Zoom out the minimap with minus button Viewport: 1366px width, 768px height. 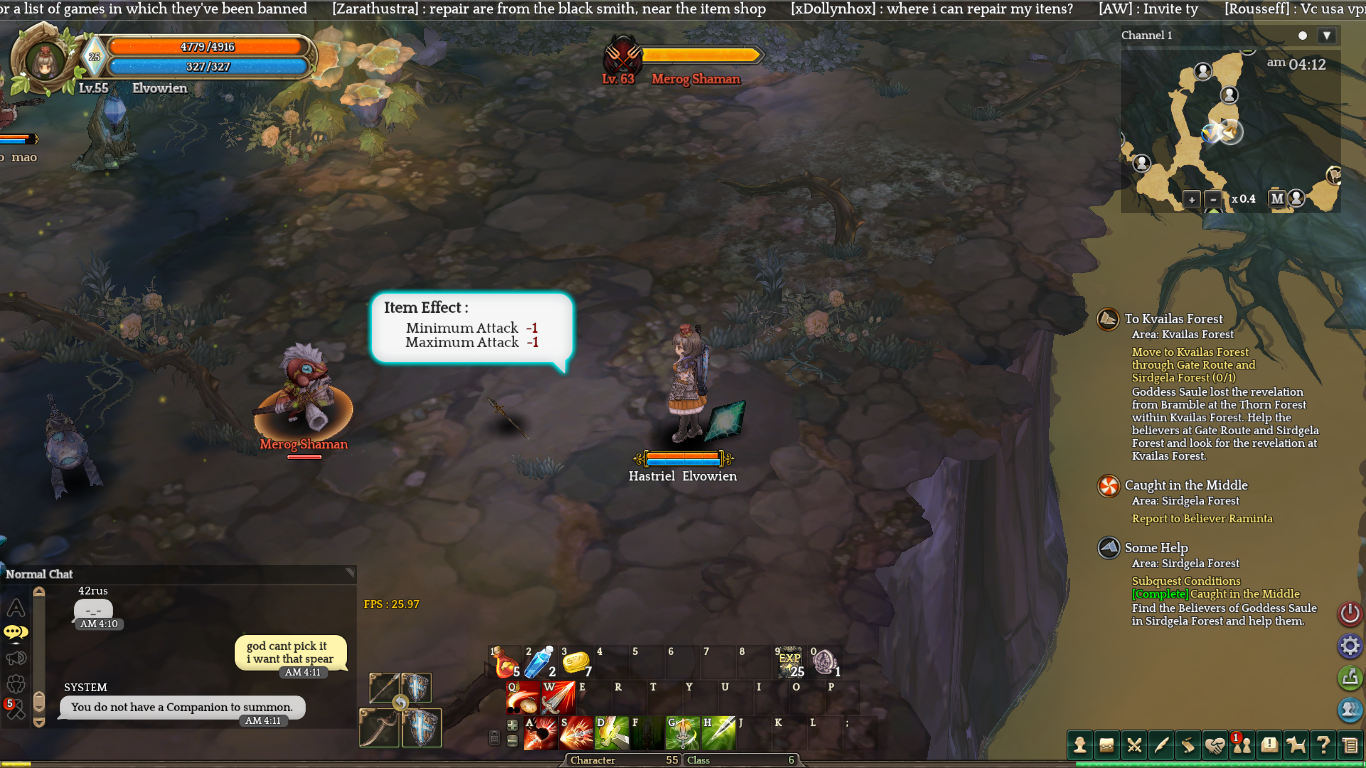[1213, 199]
